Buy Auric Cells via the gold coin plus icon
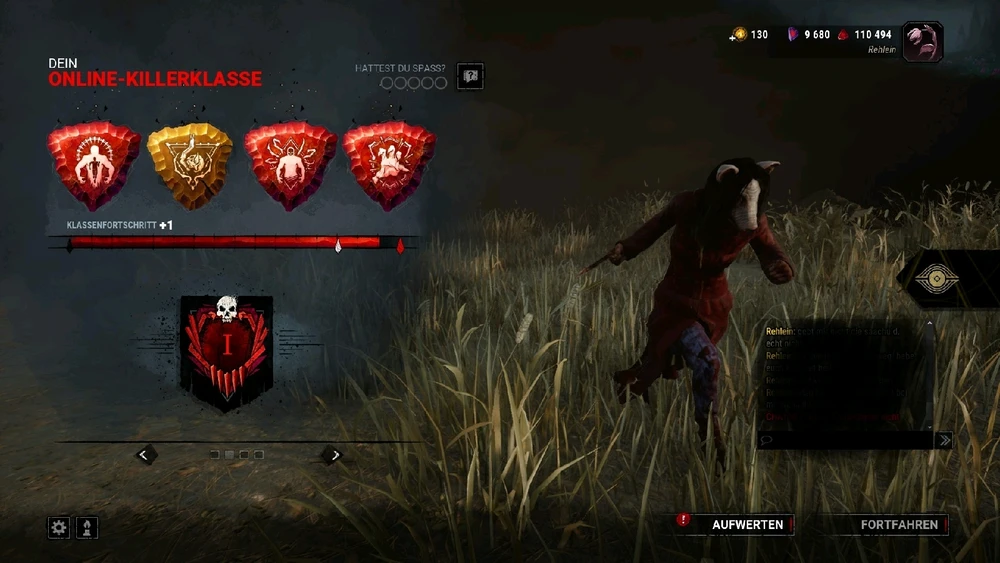1000x563 pixels. click(x=739, y=34)
